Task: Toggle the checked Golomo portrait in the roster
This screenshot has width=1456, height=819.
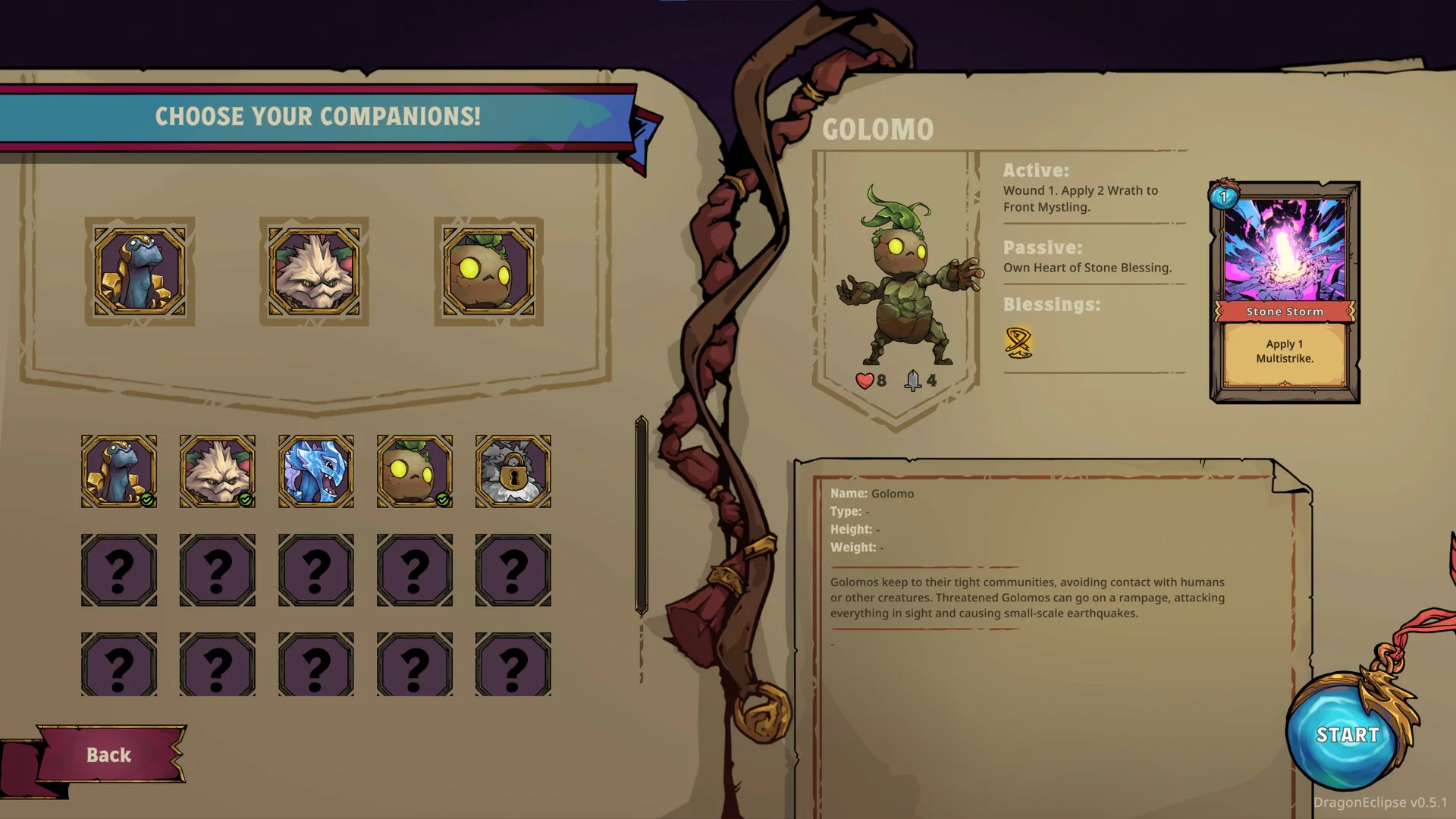Action: [x=414, y=471]
